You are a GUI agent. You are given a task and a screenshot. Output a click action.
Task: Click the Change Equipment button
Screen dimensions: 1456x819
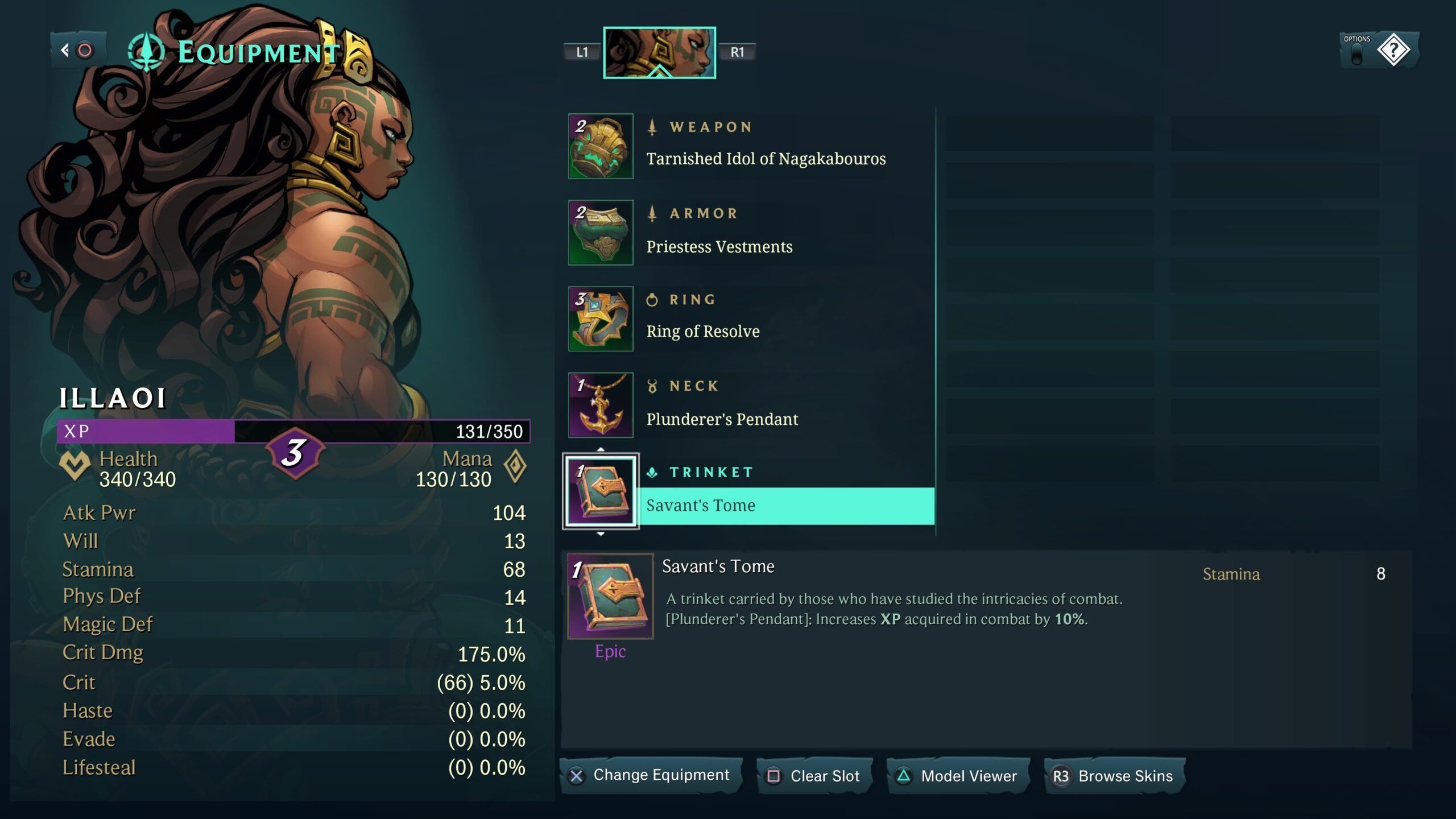click(x=651, y=775)
